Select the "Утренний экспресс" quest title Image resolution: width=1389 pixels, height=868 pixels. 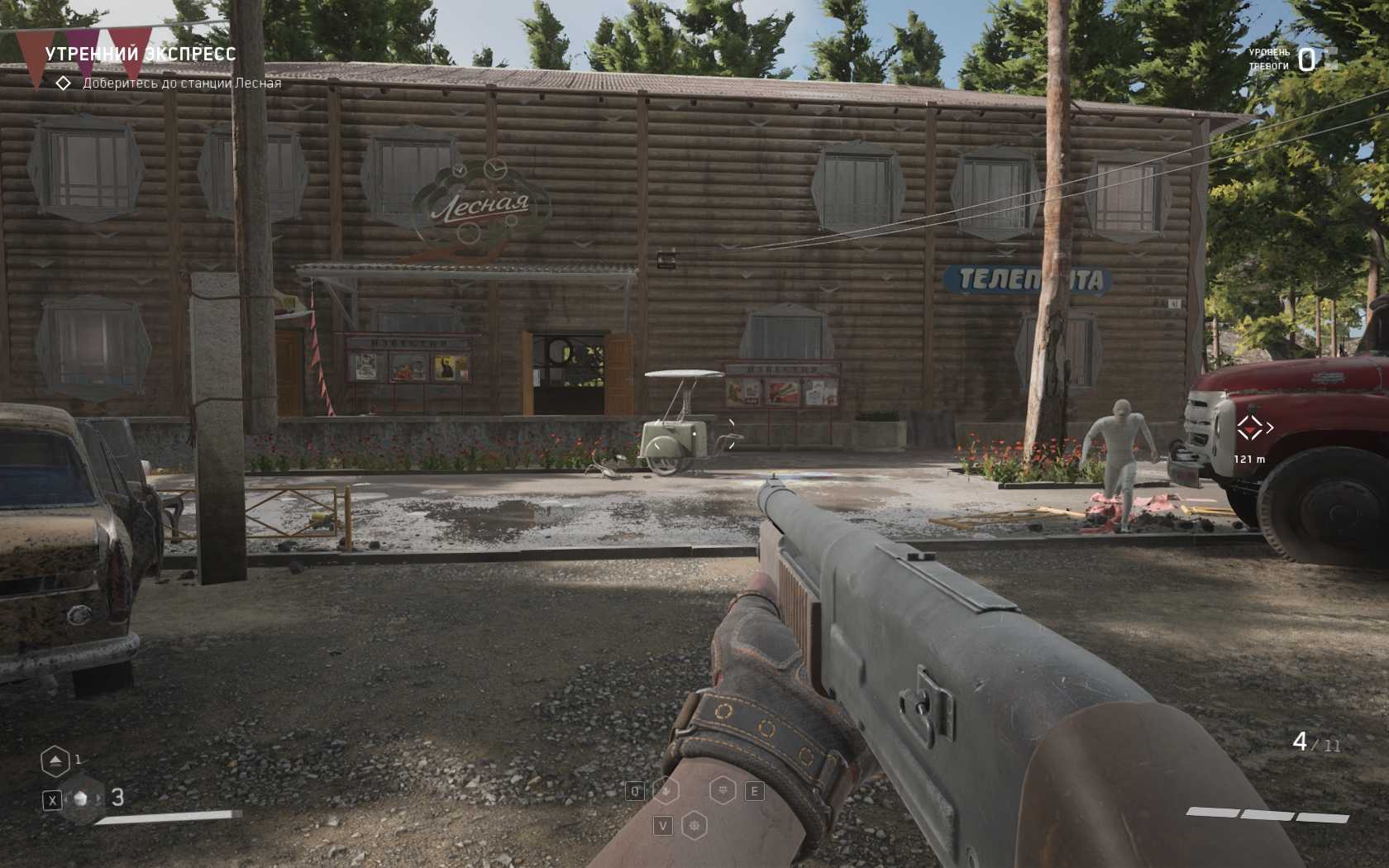pos(140,54)
